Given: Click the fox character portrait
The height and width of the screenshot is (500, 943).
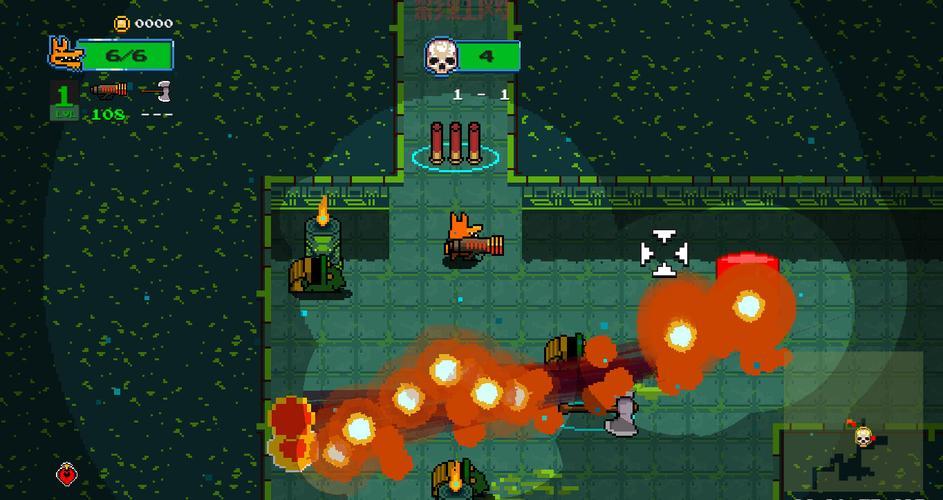Looking at the screenshot, I should (64, 54).
